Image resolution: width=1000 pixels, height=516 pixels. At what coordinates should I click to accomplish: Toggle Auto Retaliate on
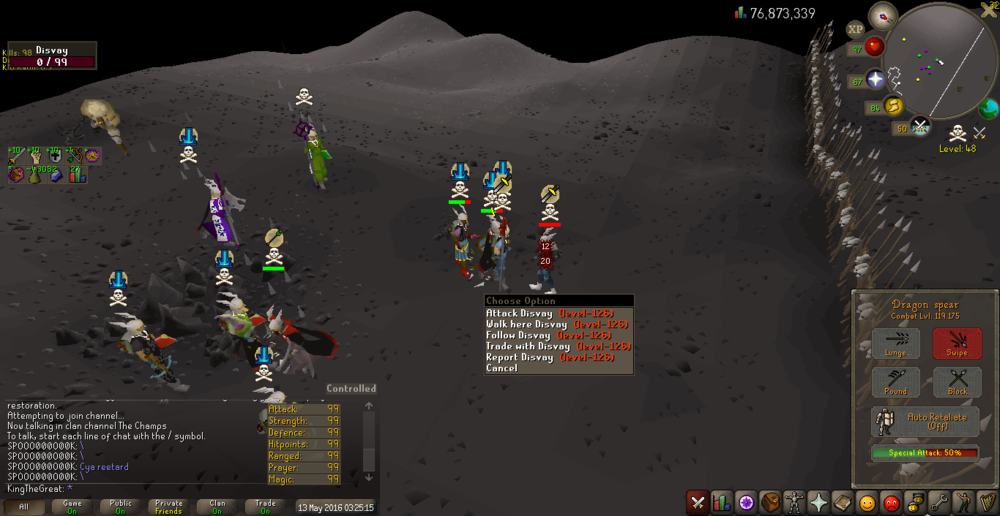(925, 421)
